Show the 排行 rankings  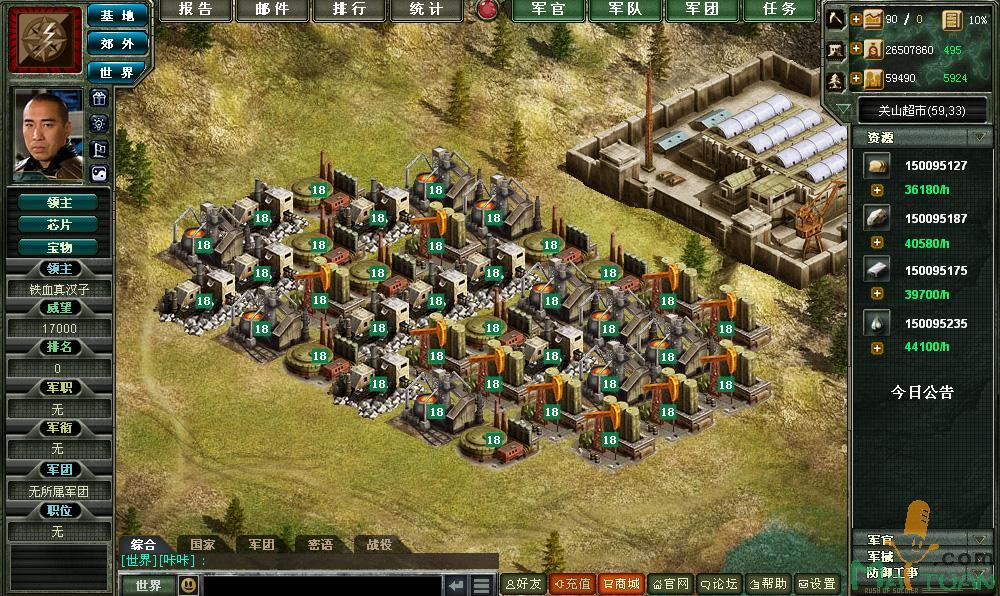click(349, 10)
